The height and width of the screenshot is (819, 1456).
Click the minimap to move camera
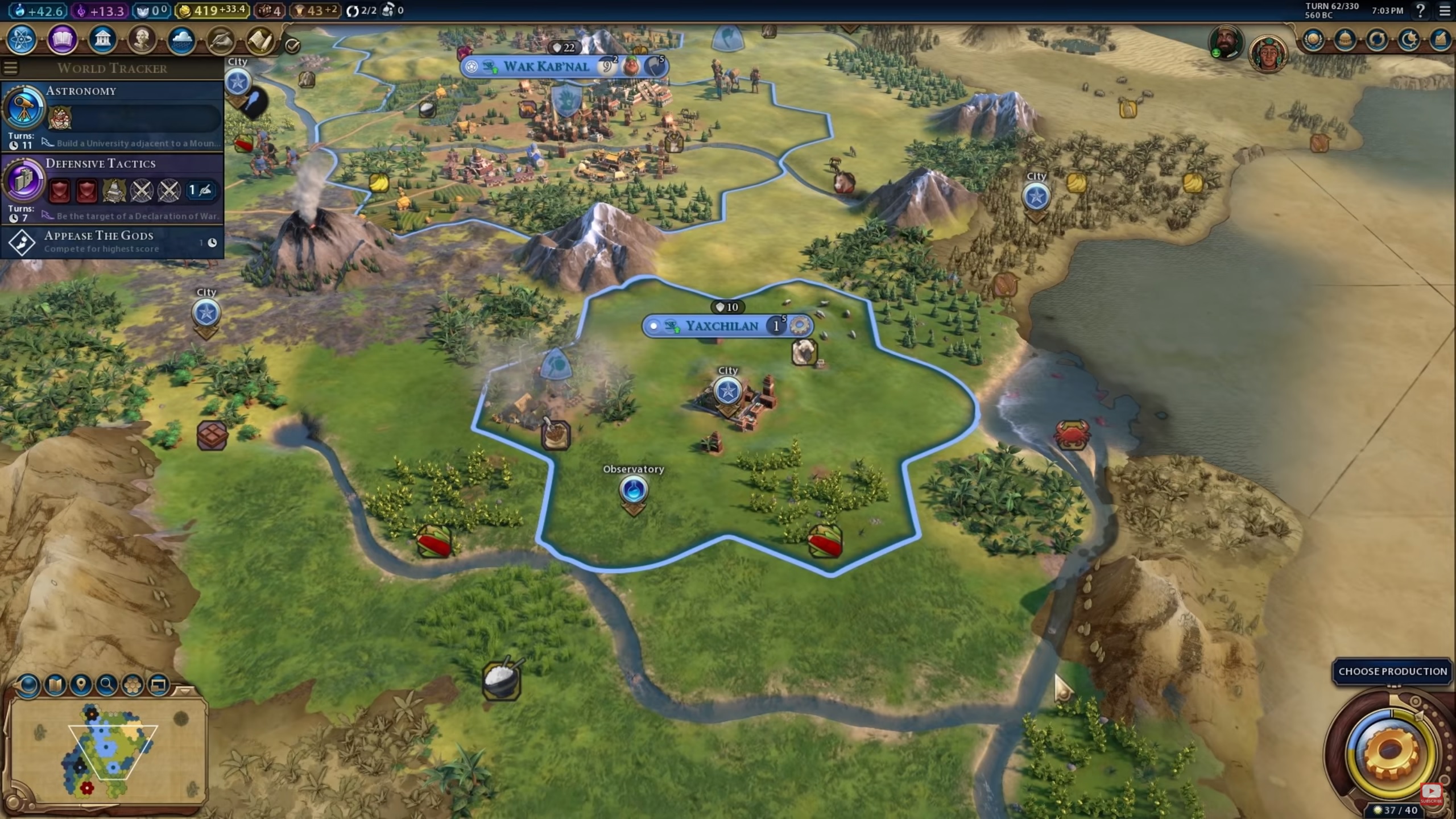point(108,751)
